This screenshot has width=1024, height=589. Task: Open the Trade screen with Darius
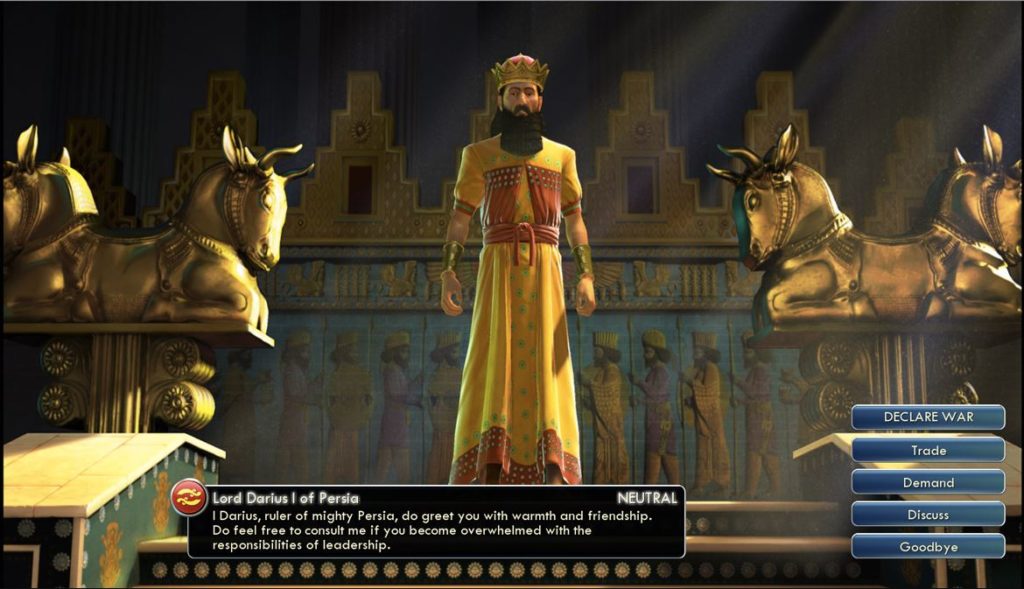pyautogui.click(x=928, y=450)
